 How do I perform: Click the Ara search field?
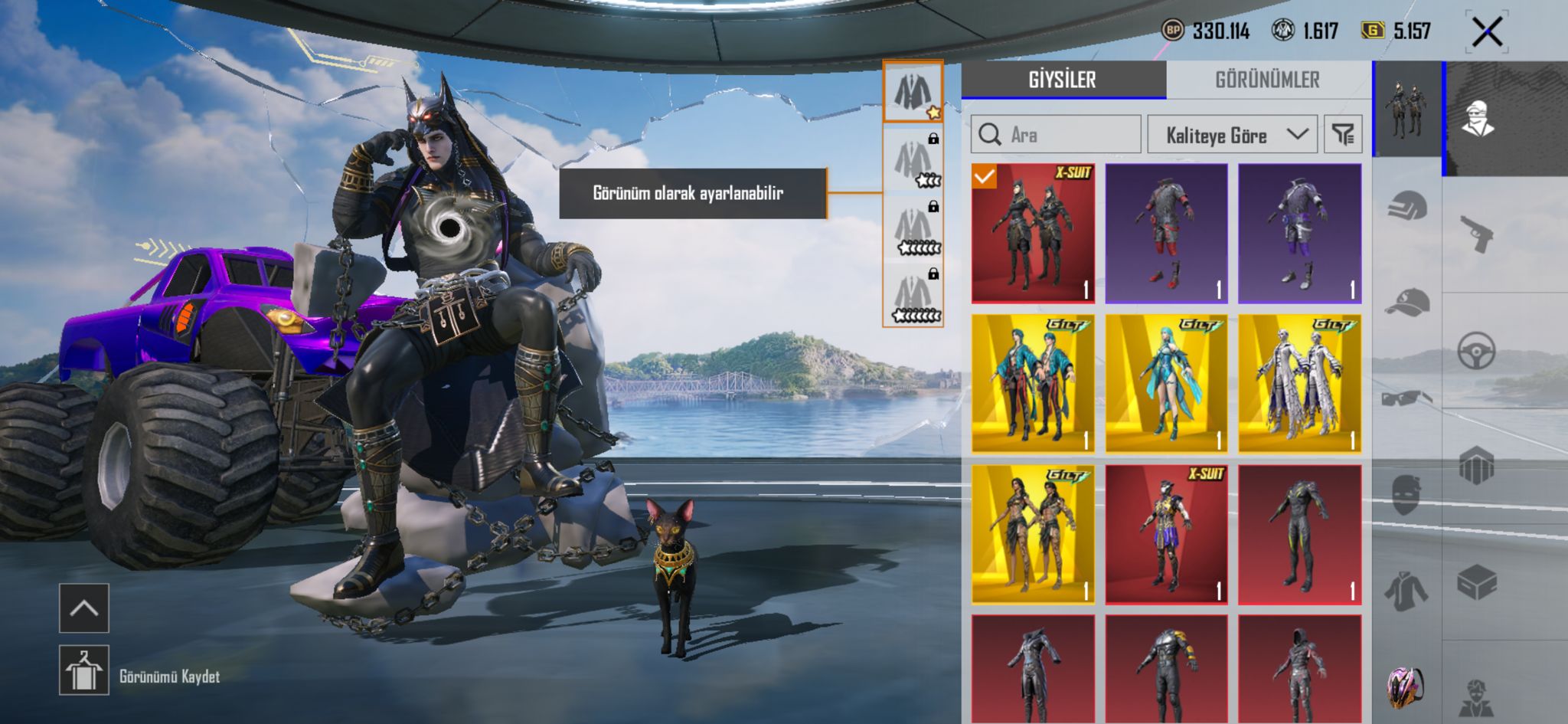click(x=1057, y=135)
